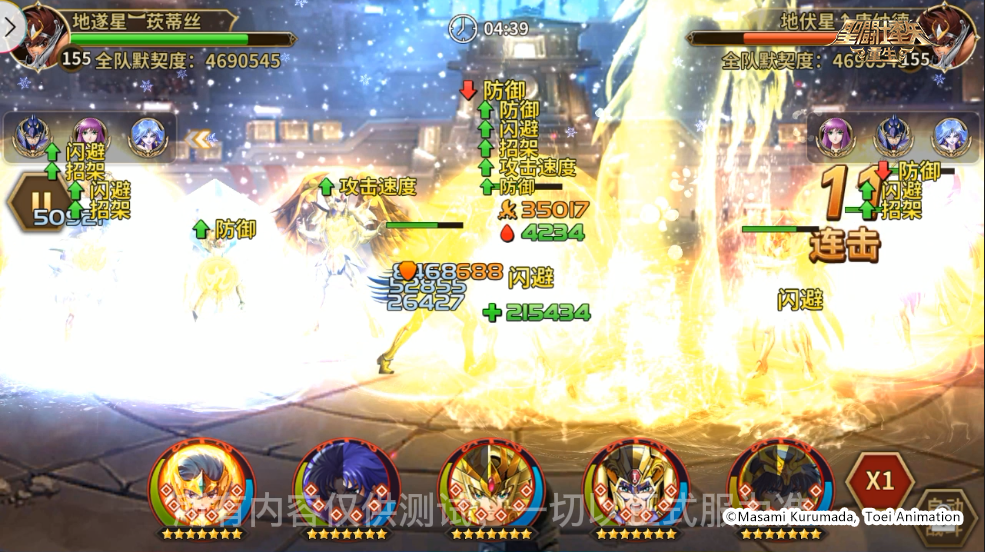This screenshot has height=552, width=985.
Task: Select ally team's purple-haired goddess support icon
Action: (x=90, y=137)
